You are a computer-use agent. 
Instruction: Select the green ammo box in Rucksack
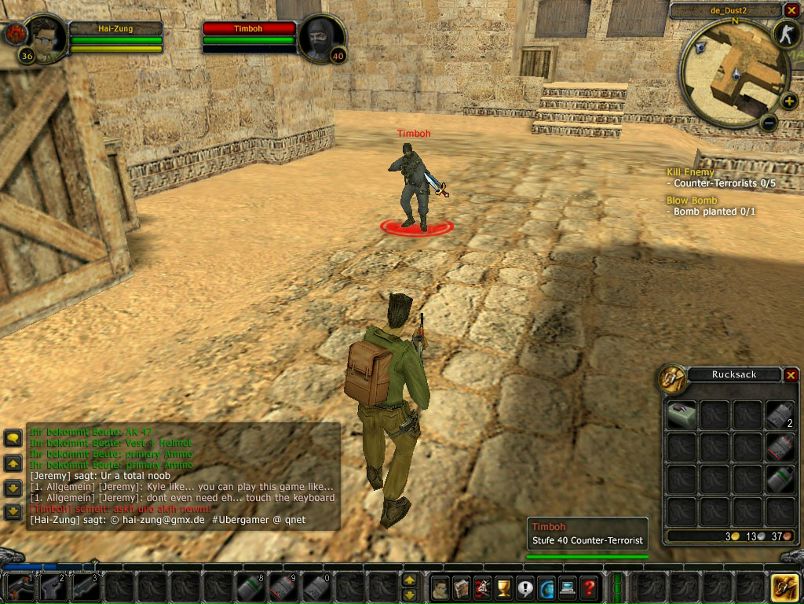click(681, 413)
